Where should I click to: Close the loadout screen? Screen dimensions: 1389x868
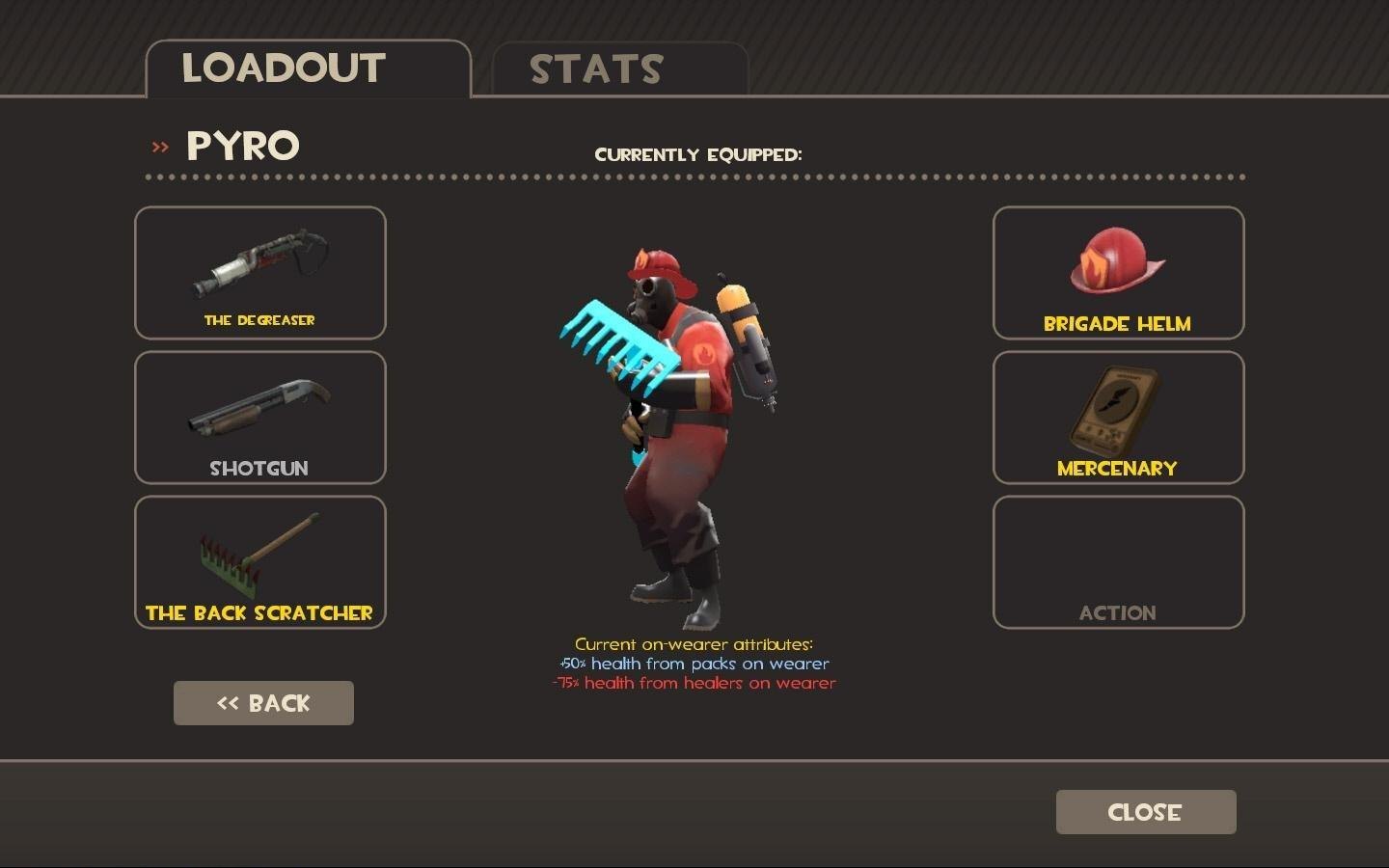pos(1145,812)
